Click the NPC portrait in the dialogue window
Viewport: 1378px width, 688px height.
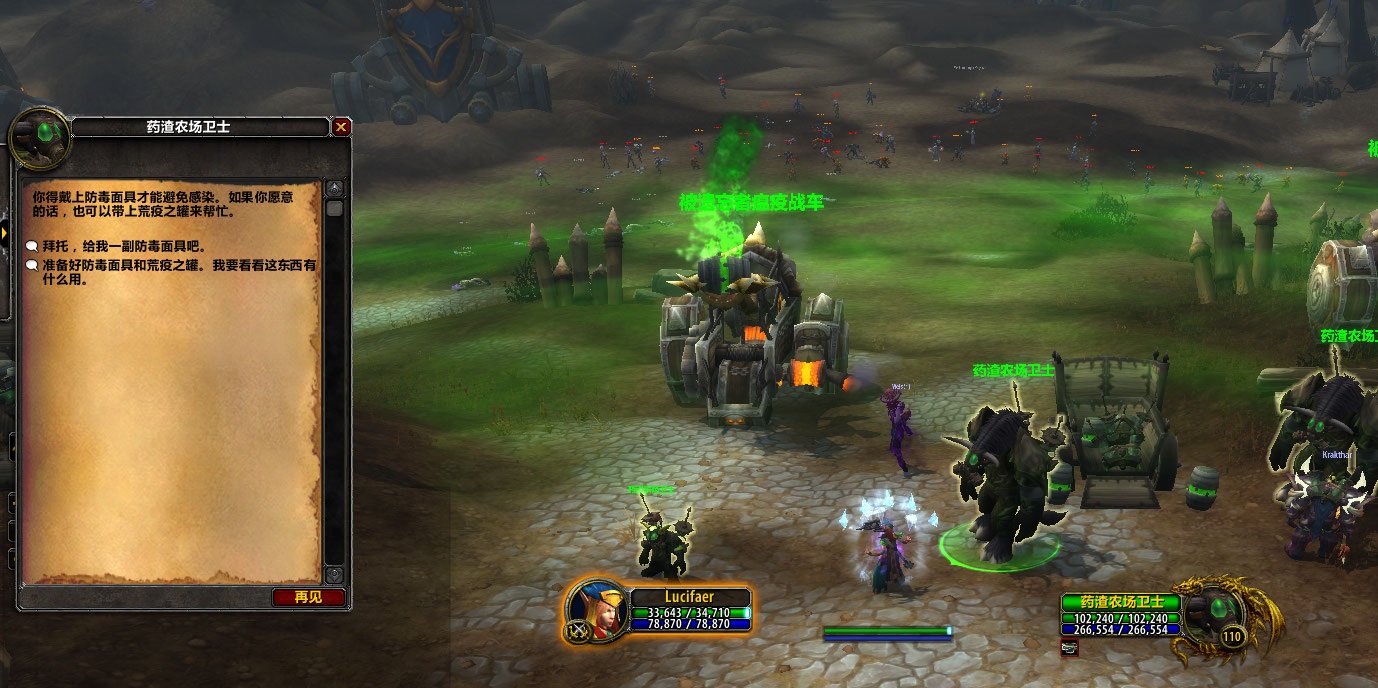tap(40, 139)
